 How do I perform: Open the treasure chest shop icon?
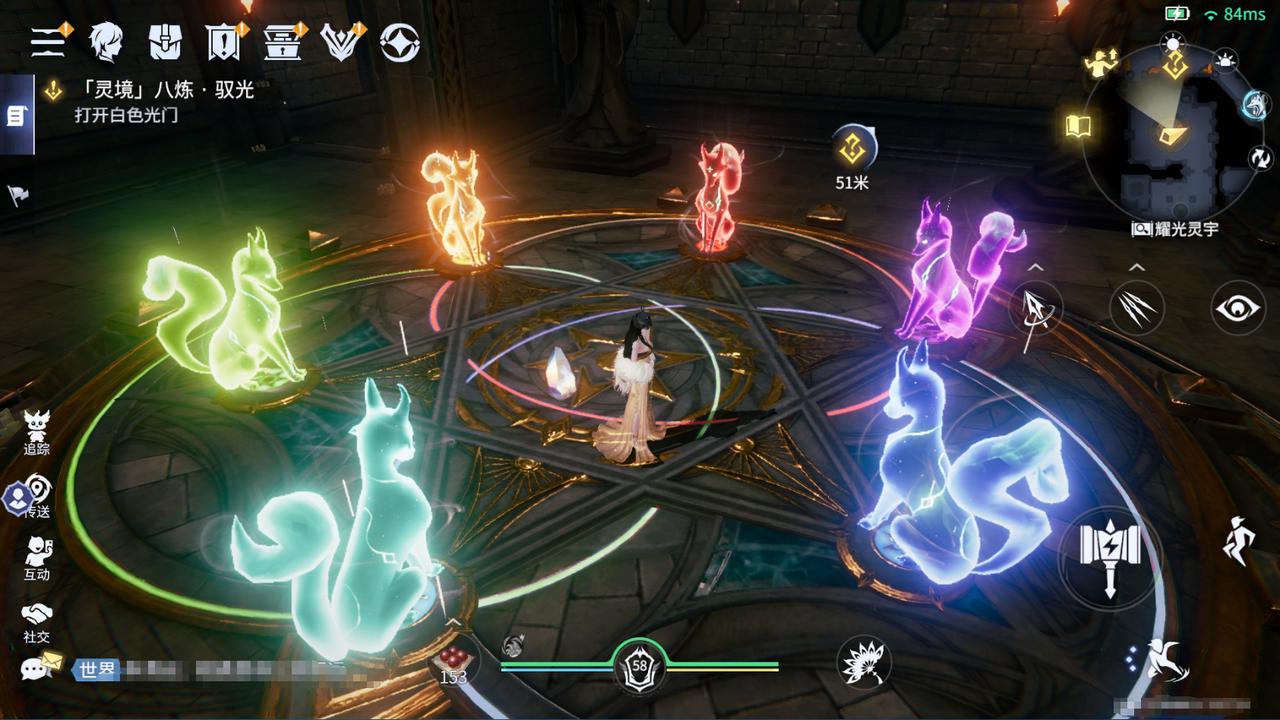click(x=282, y=42)
